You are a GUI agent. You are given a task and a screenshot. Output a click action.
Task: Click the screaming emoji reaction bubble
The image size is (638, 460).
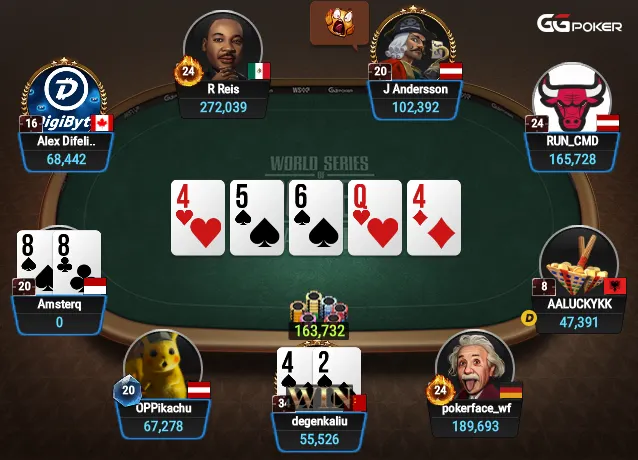(339, 19)
